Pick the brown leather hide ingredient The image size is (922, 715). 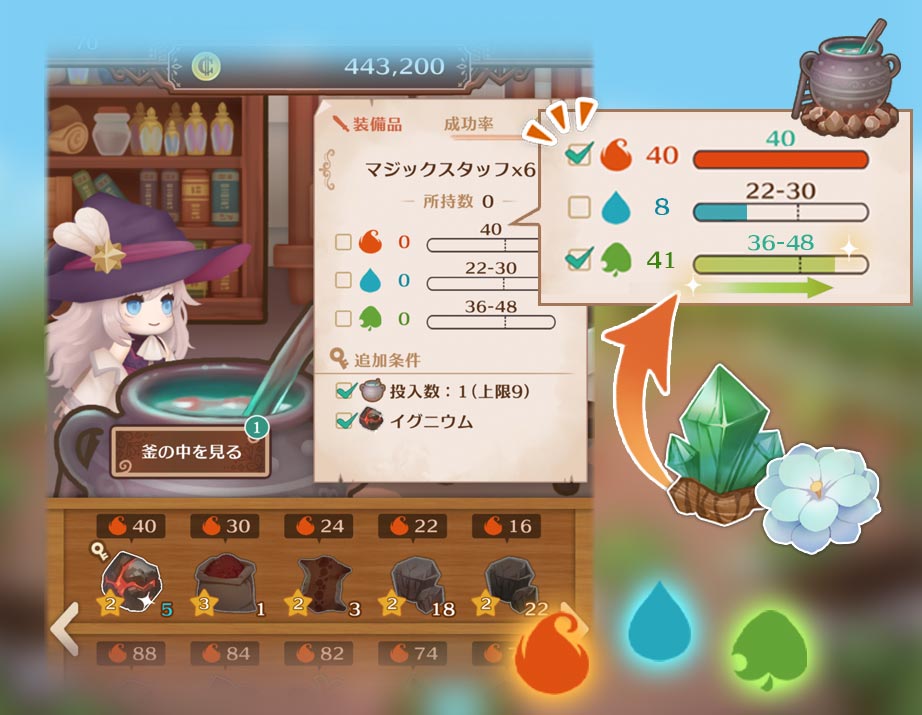[319, 582]
